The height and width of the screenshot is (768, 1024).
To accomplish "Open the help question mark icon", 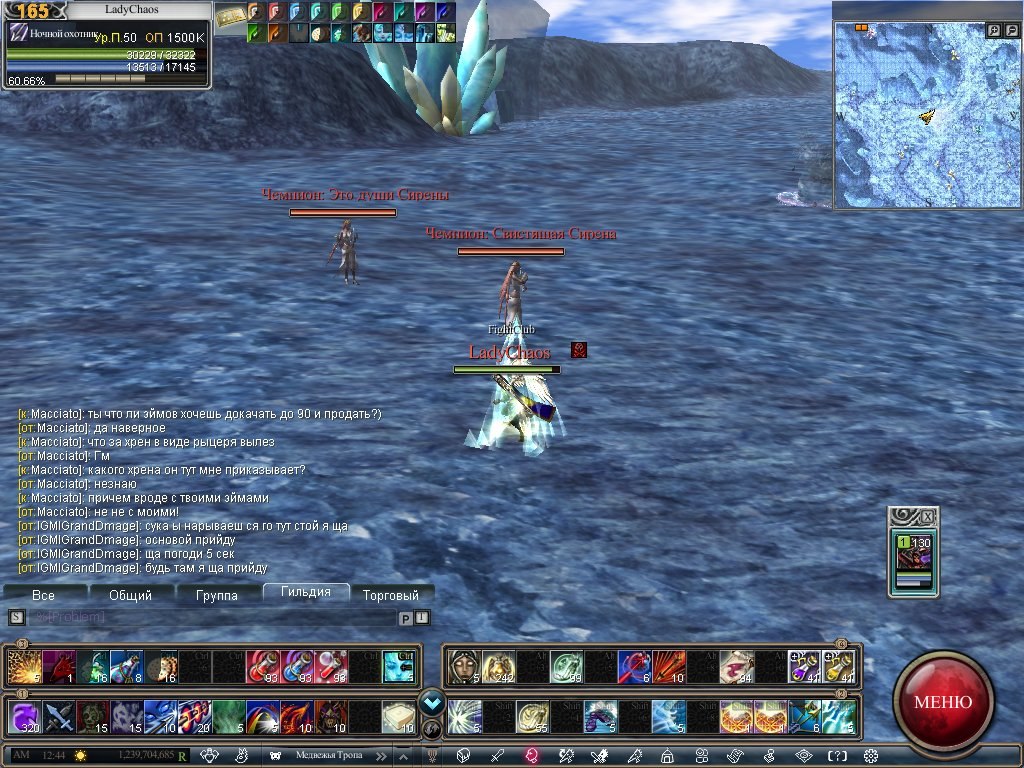I will pos(837,756).
